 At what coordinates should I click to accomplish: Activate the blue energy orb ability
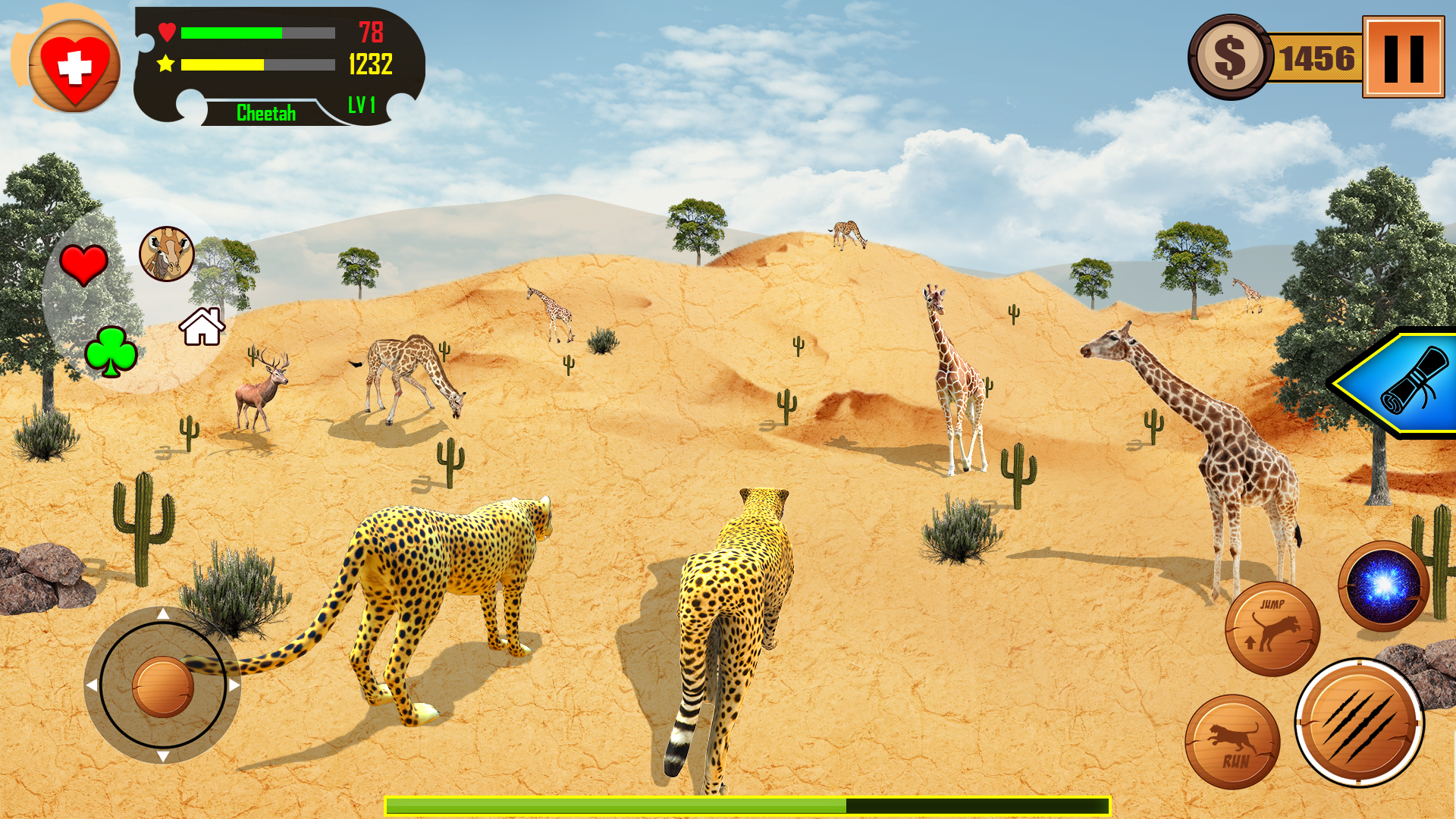click(x=1383, y=585)
